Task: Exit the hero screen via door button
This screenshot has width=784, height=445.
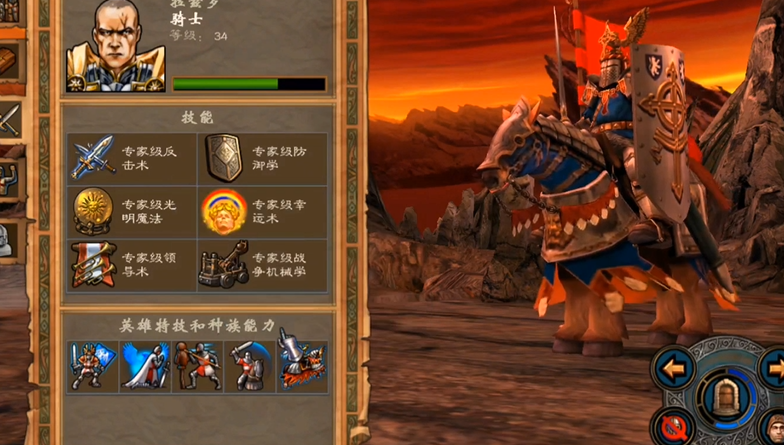Action: click(722, 400)
